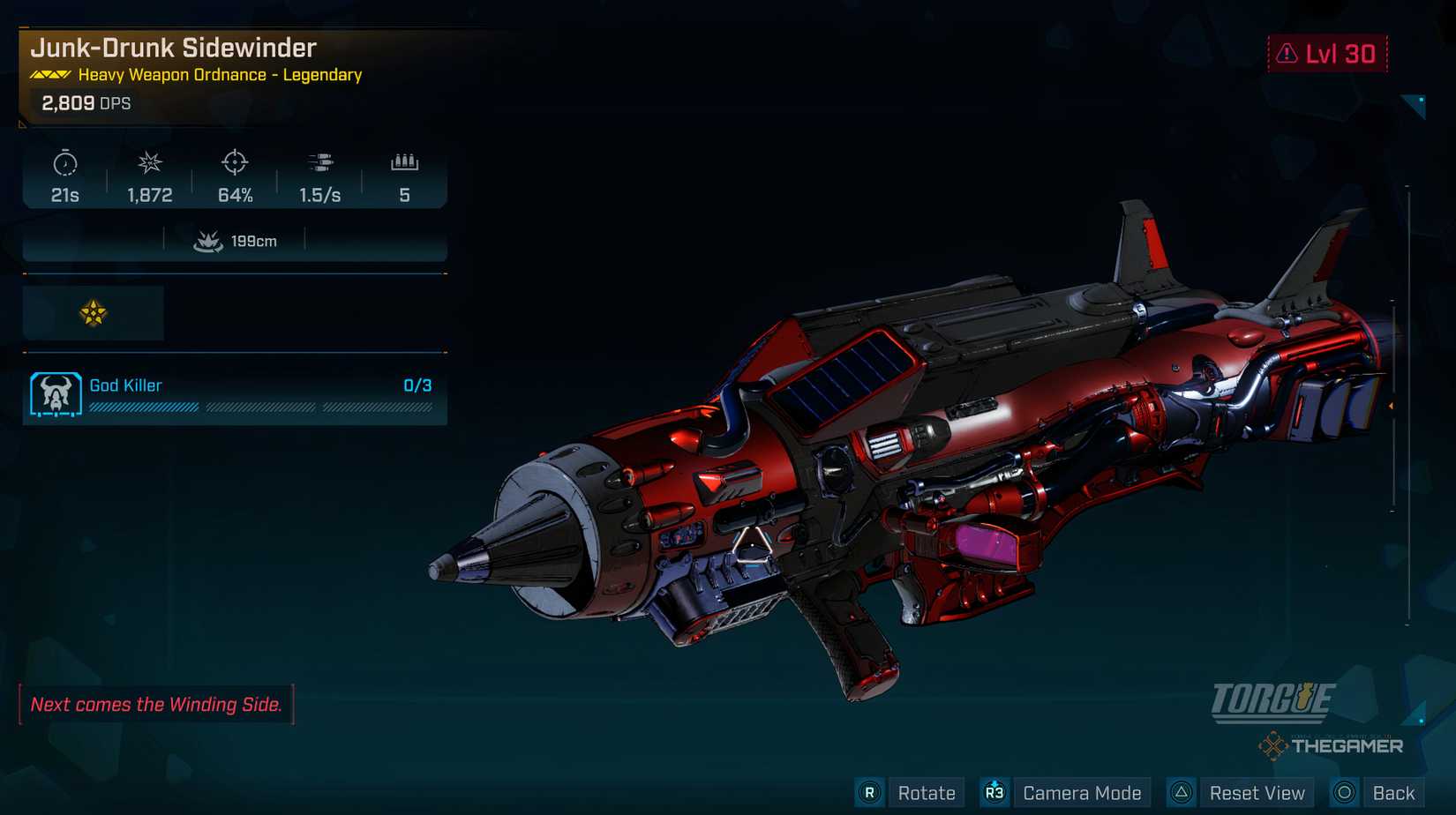Select the magazine size icon above 5
Screen dimensions: 1456x815
pos(404,162)
